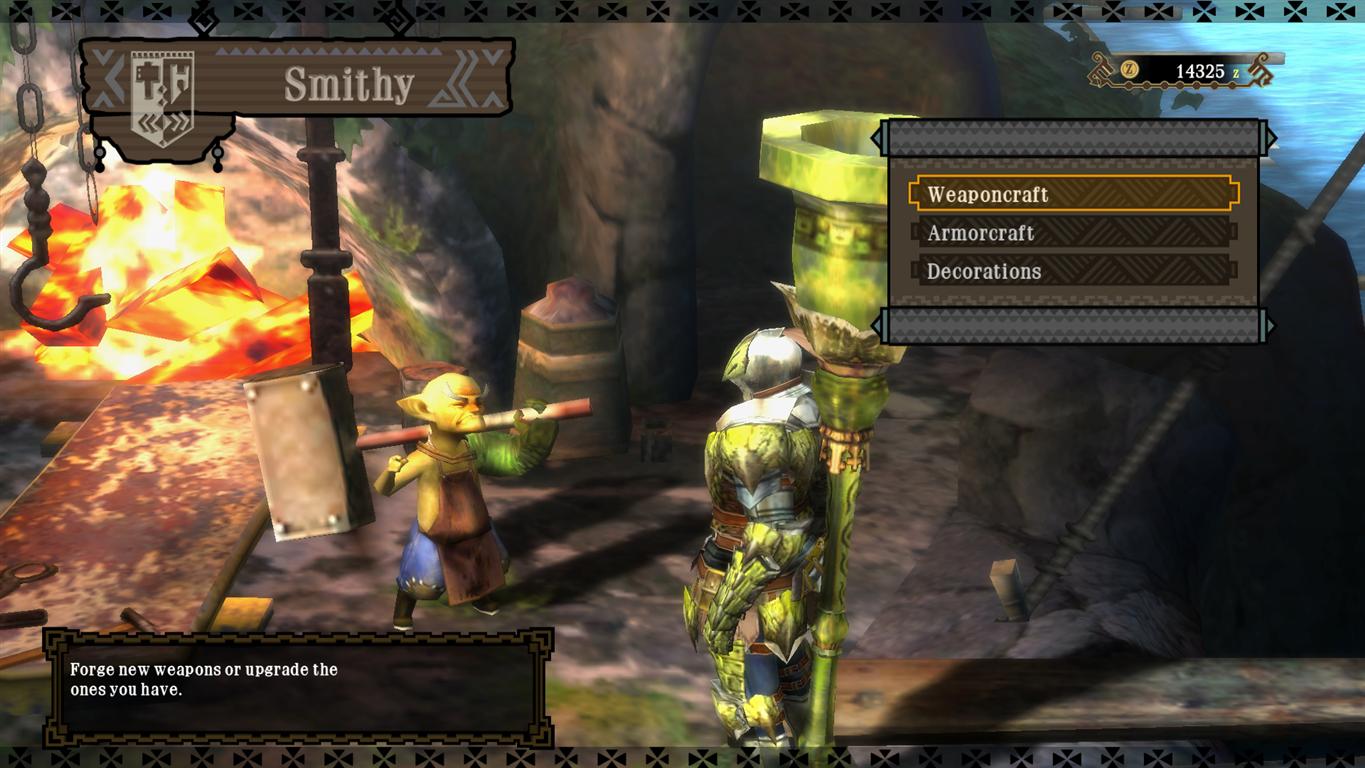This screenshot has width=1365, height=768.
Task: Click the scroll ornament right of the money counter
Action: click(1260, 70)
